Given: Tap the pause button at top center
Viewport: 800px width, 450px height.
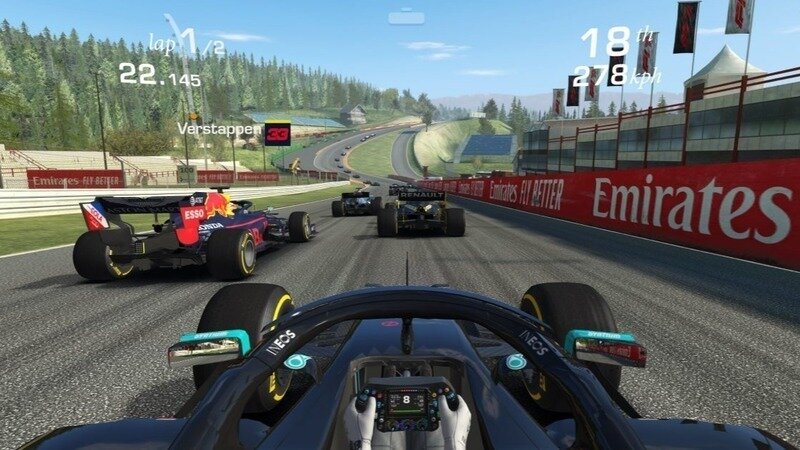Looking at the screenshot, I should 407,16.
